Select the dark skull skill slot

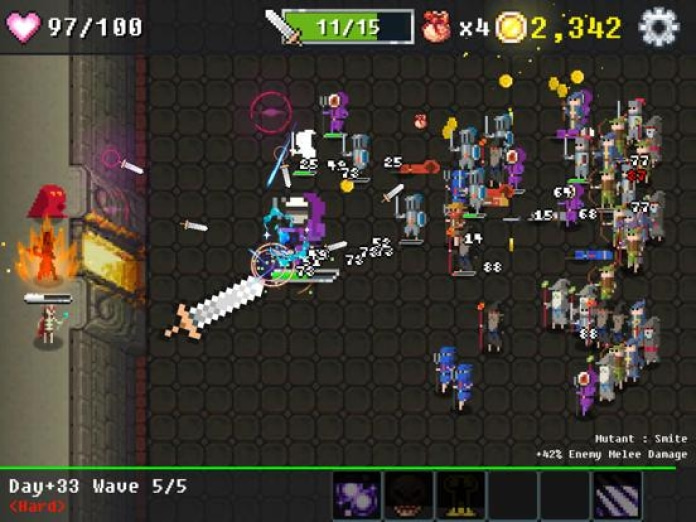click(x=408, y=496)
